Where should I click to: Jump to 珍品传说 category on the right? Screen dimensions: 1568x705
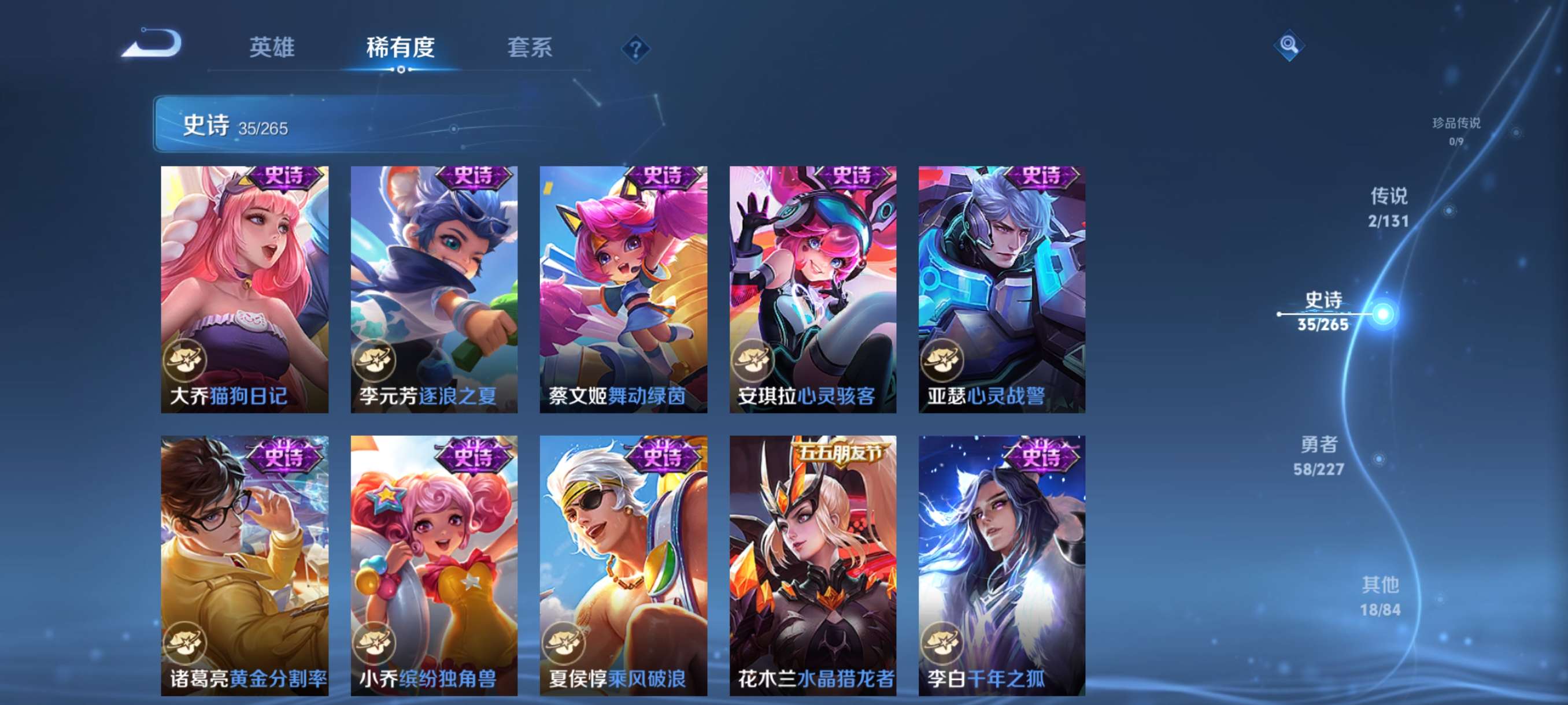1455,131
